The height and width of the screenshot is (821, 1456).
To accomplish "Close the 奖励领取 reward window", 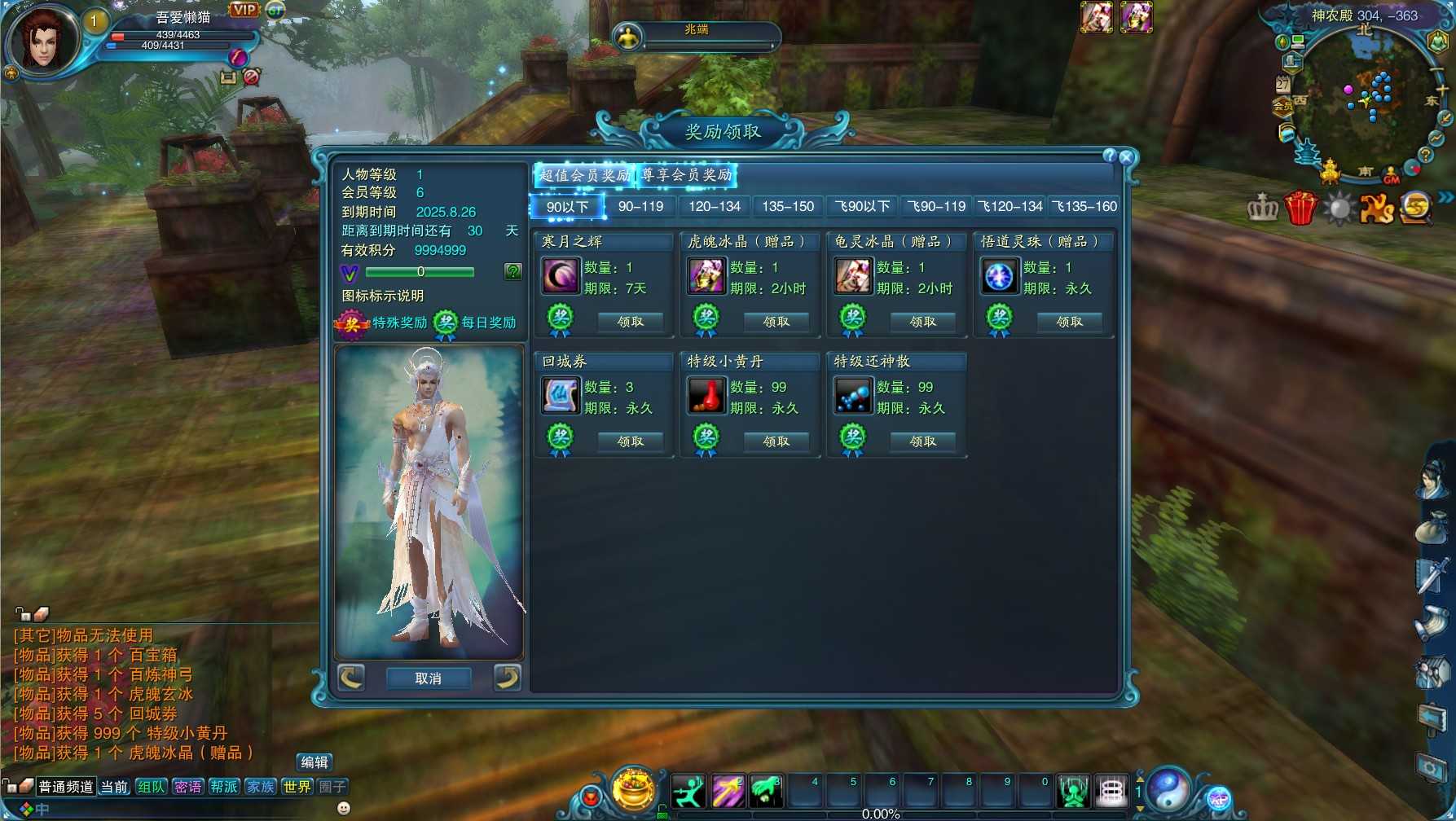I will 1127,157.
